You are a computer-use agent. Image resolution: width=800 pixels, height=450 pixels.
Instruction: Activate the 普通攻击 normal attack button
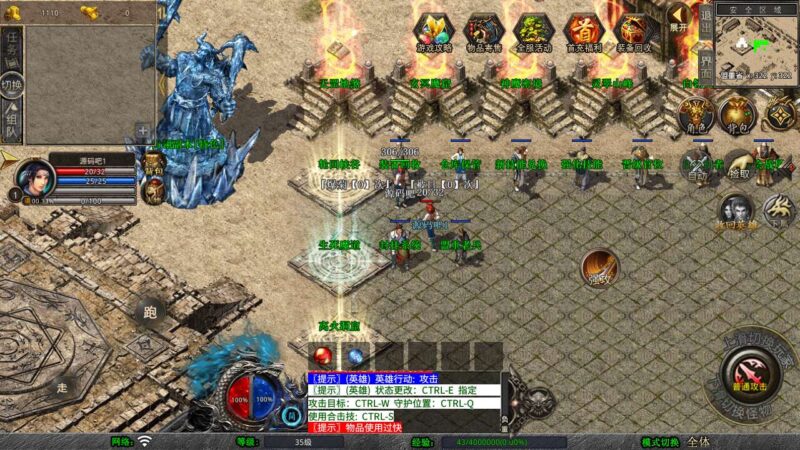(749, 375)
